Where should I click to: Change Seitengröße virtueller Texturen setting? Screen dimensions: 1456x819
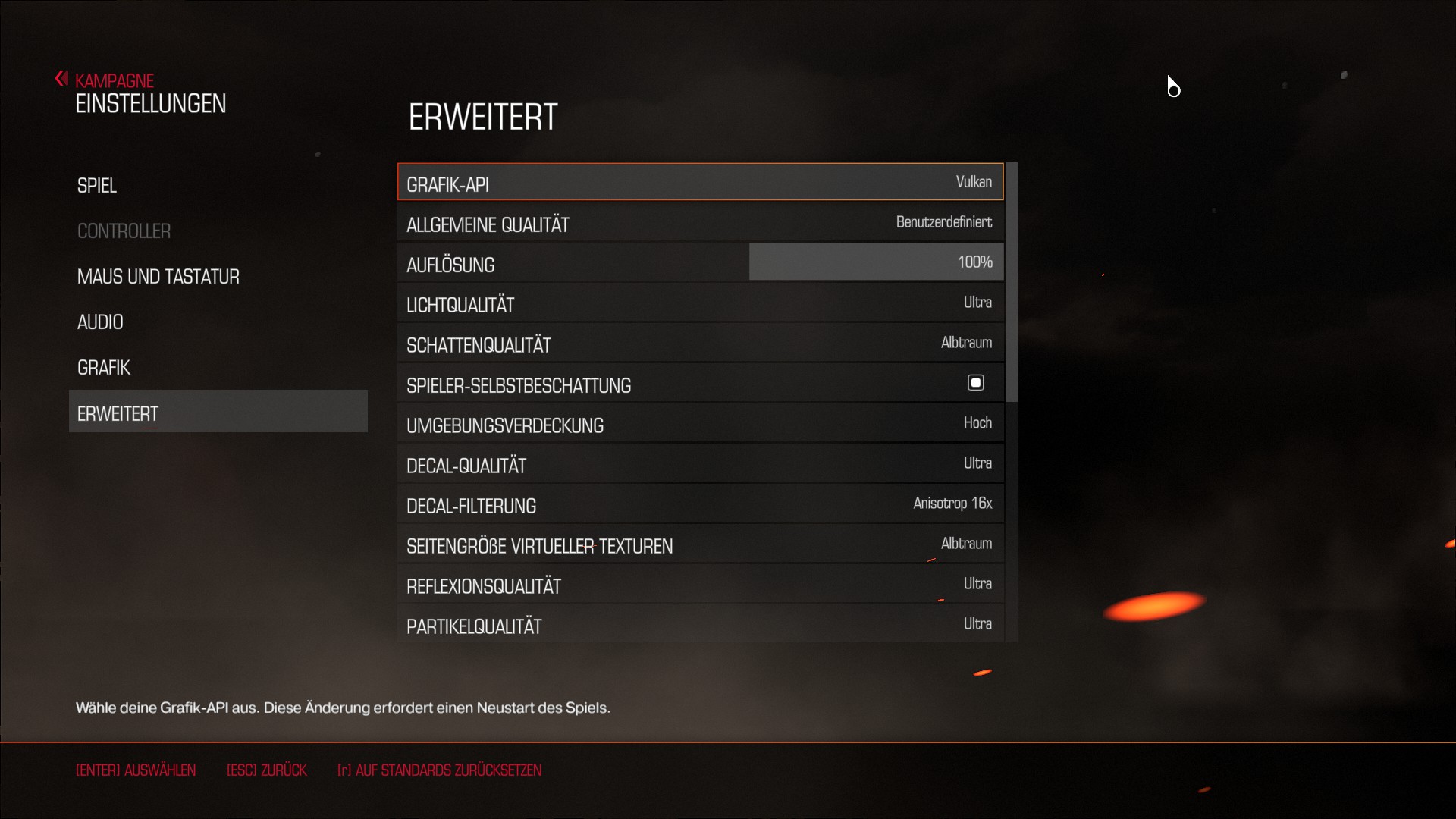point(699,544)
